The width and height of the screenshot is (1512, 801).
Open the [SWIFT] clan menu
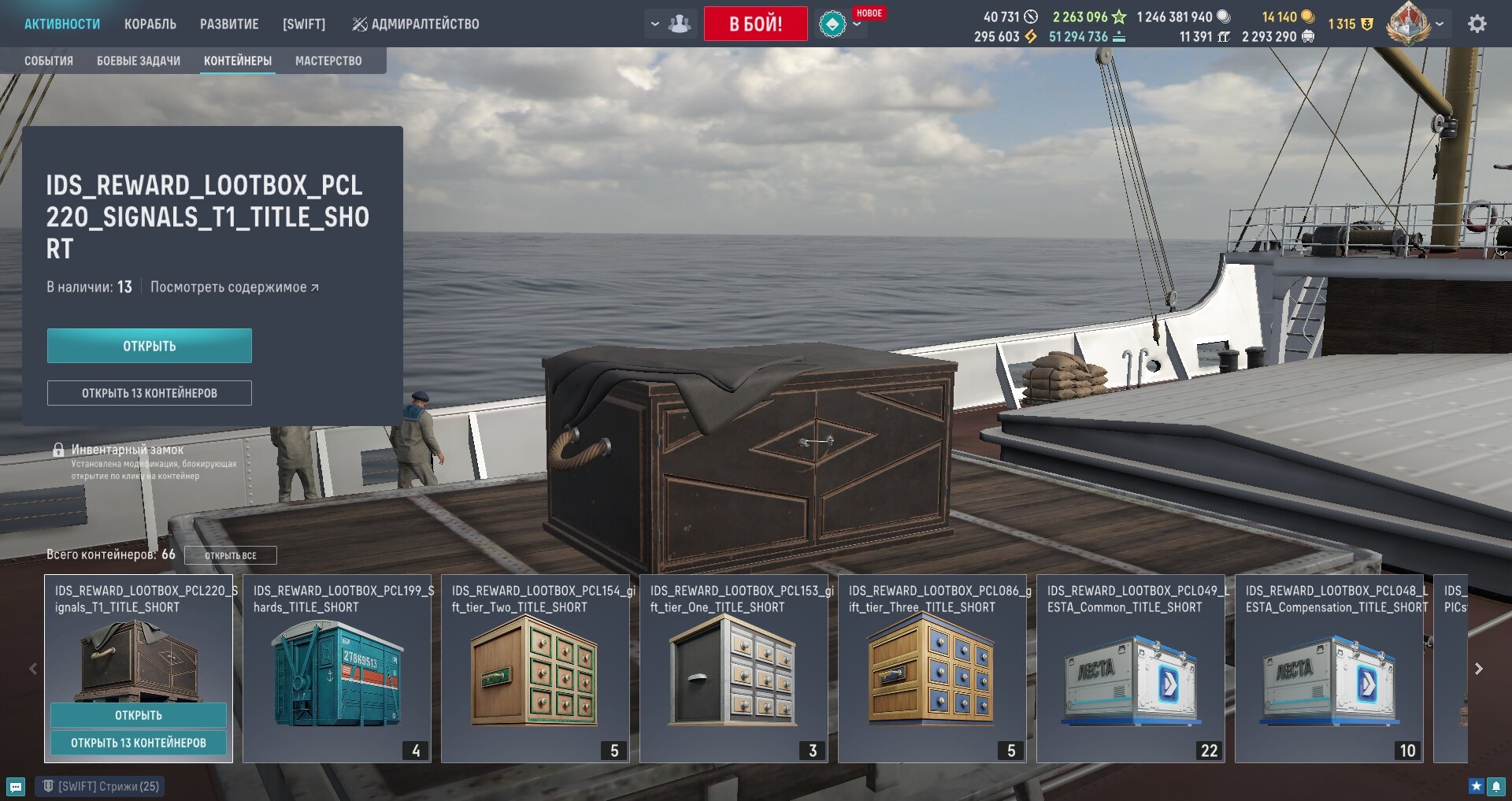point(304,24)
